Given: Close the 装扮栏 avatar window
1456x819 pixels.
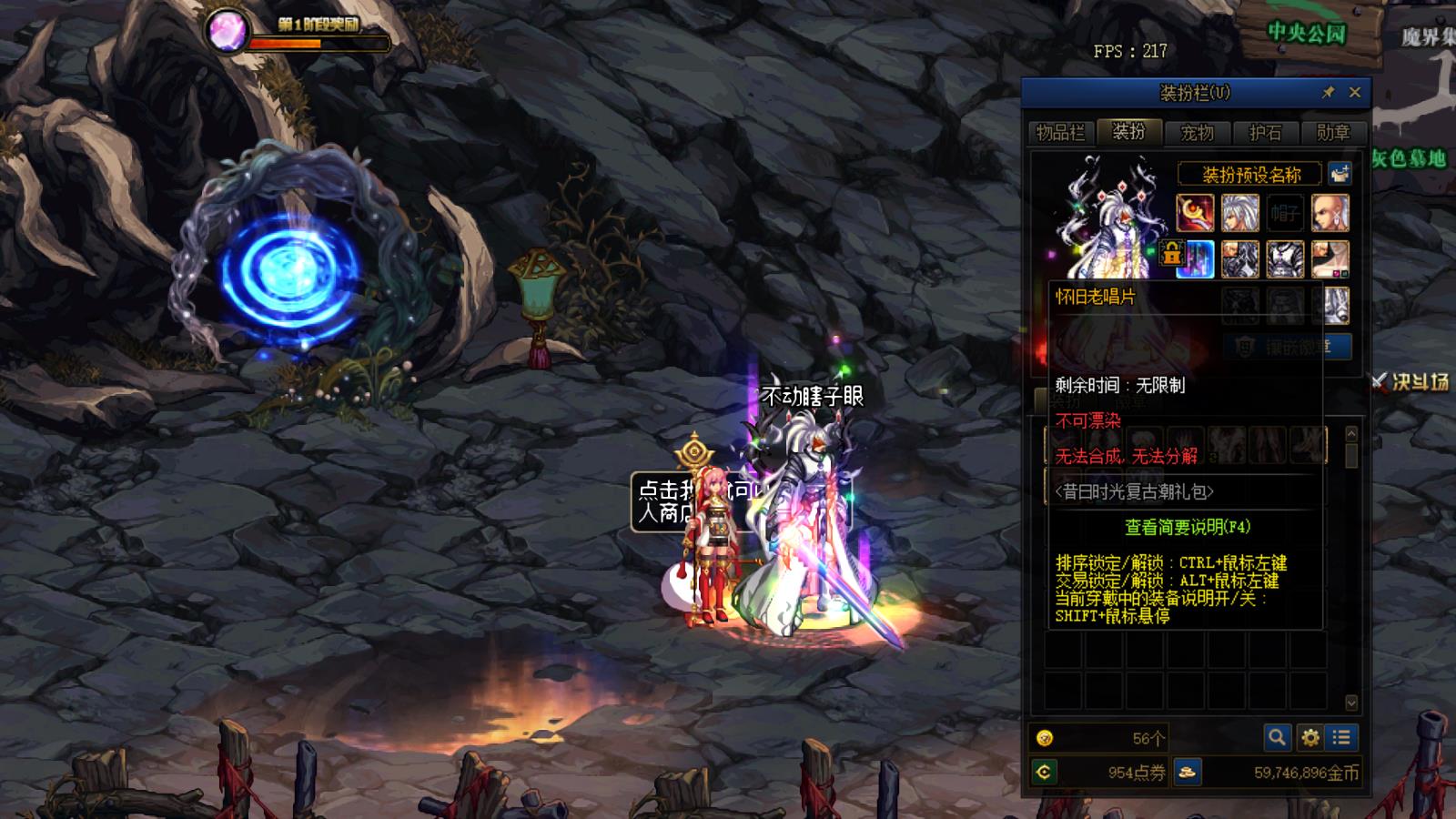Looking at the screenshot, I should pos(1355,92).
